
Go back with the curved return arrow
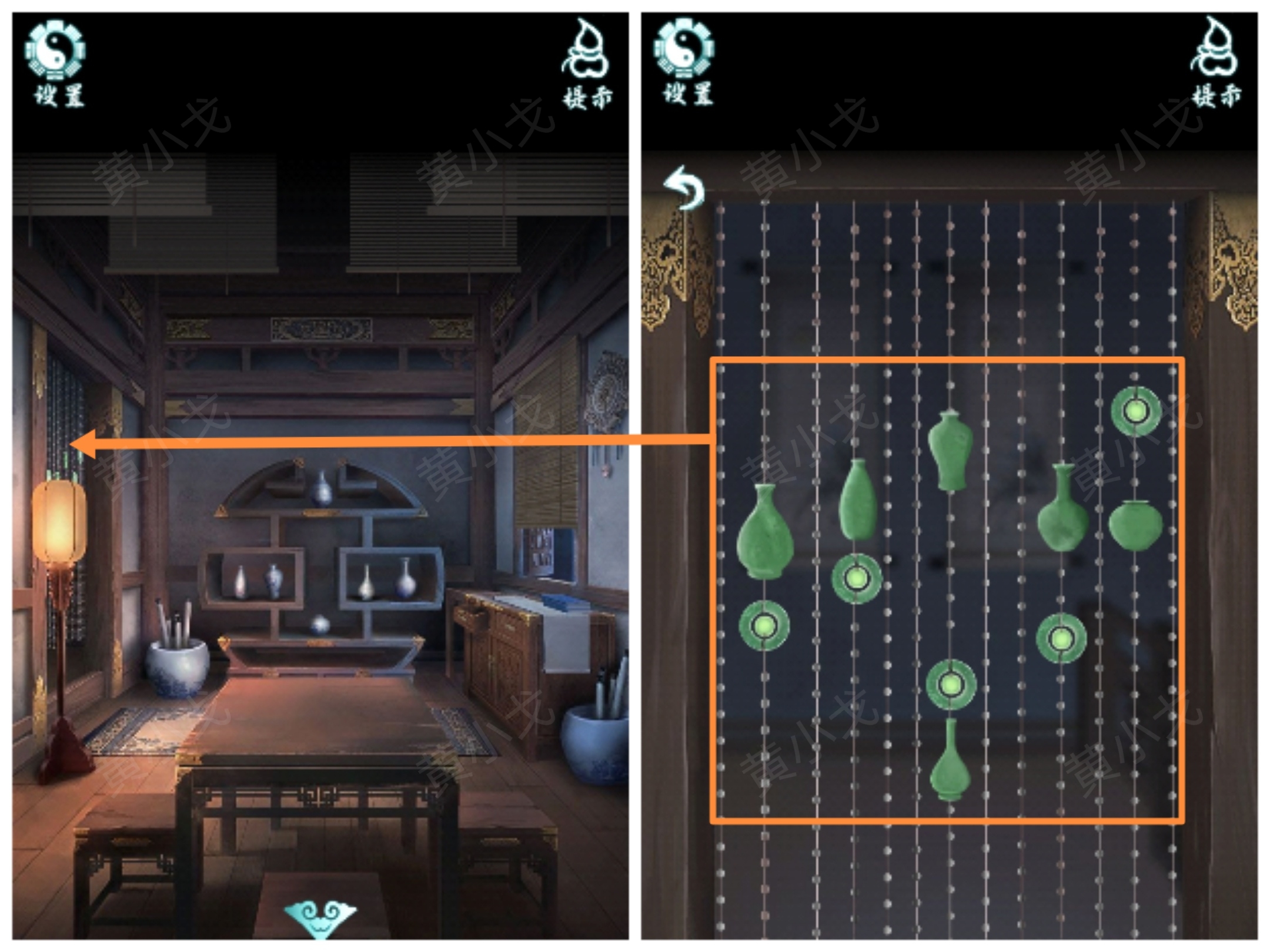684,188
